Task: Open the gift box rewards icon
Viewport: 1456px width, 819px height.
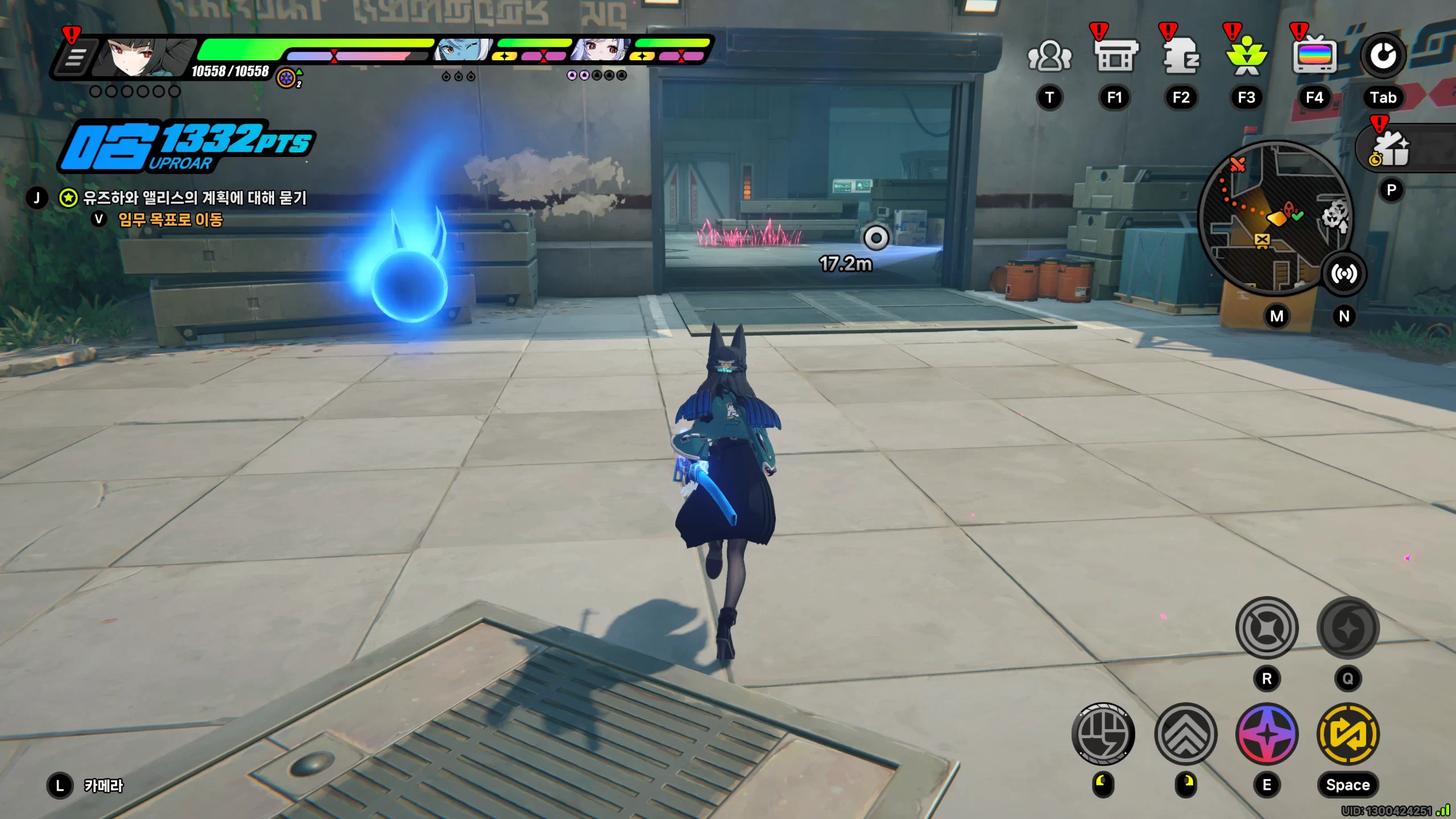Action: [1391, 149]
